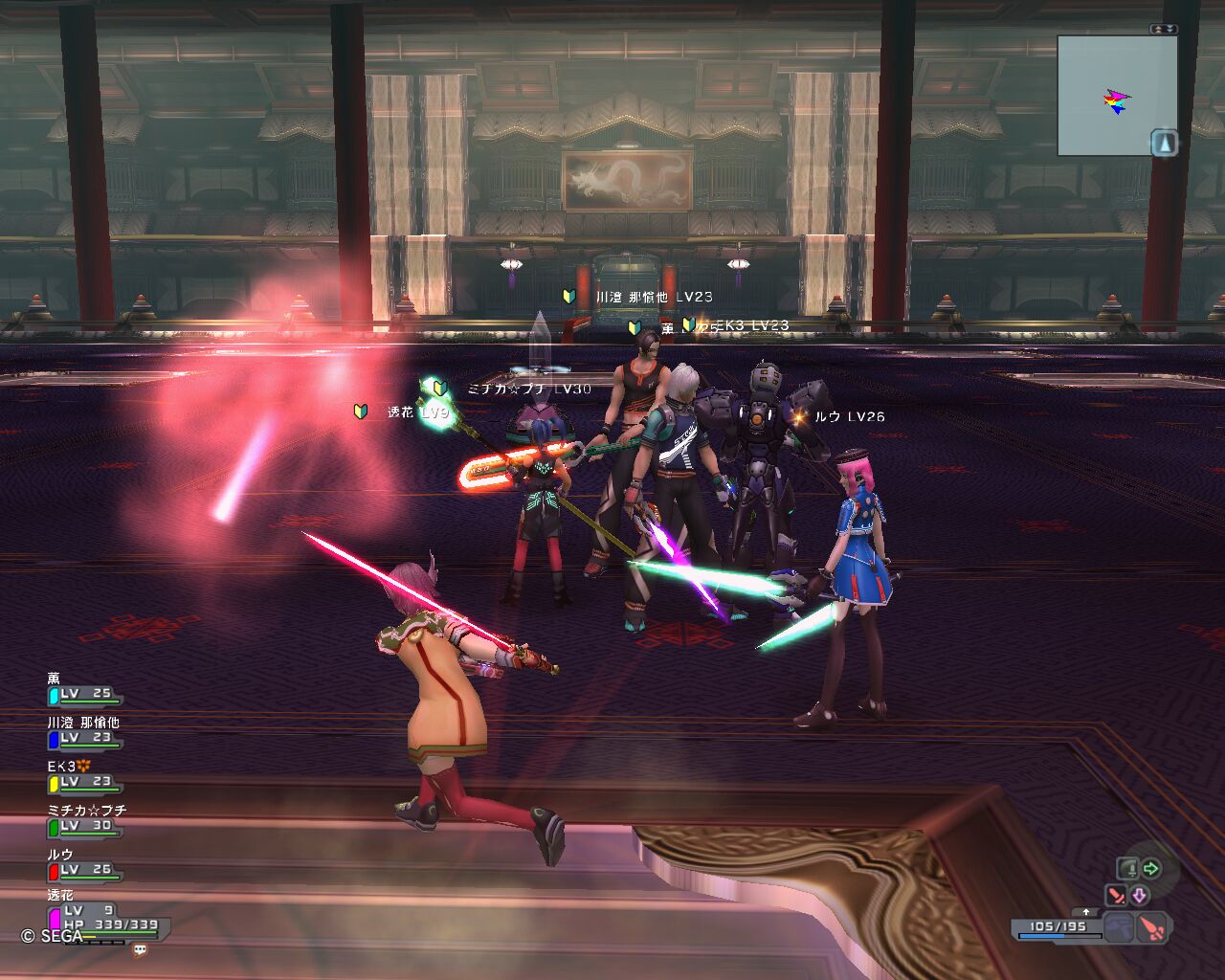Select party member 薫 LV 25
This screenshot has height=980, width=1225.
coord(84,693)
